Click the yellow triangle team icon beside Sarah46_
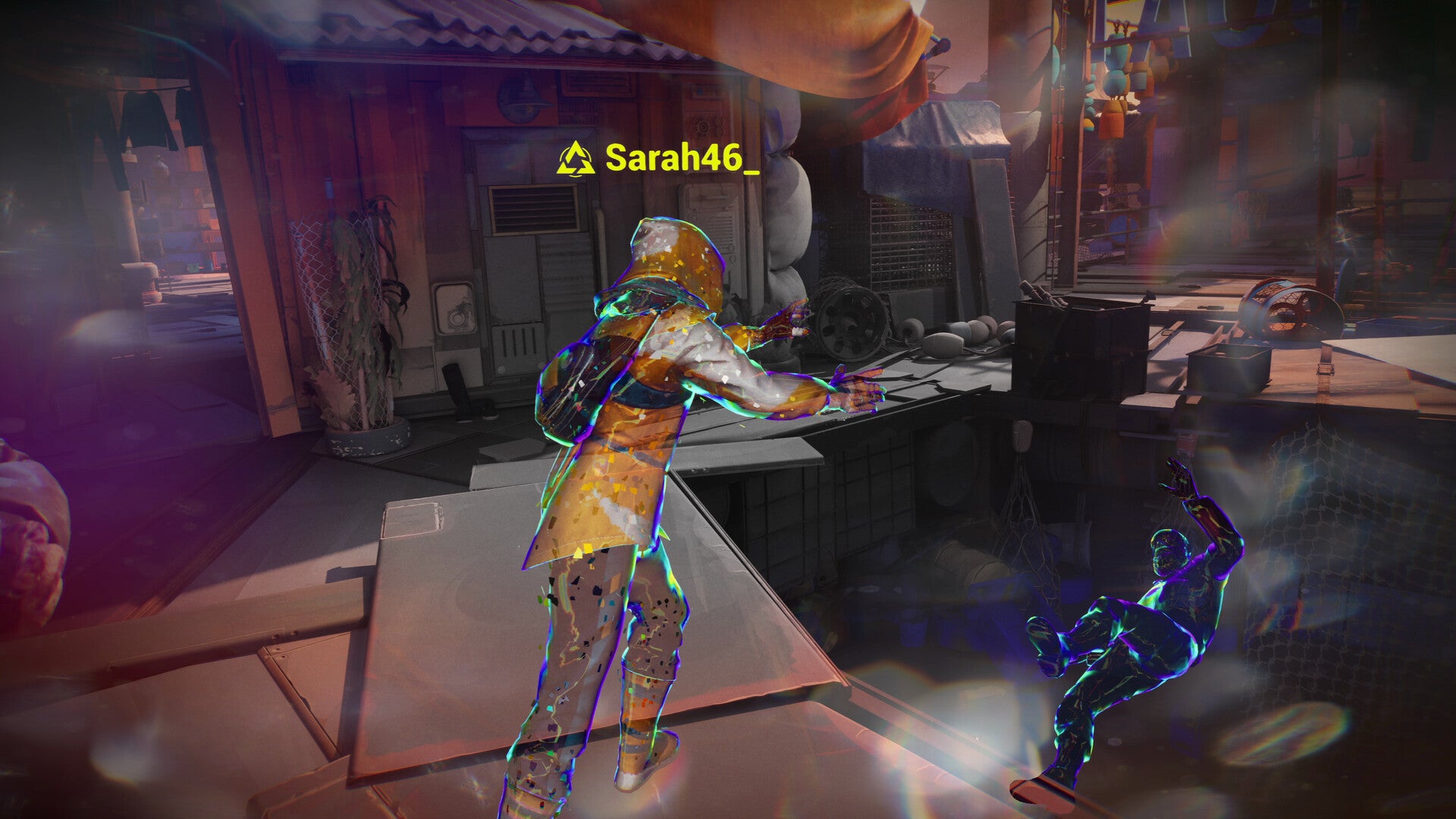This screenshot has width=1456, height=819. 576,158
